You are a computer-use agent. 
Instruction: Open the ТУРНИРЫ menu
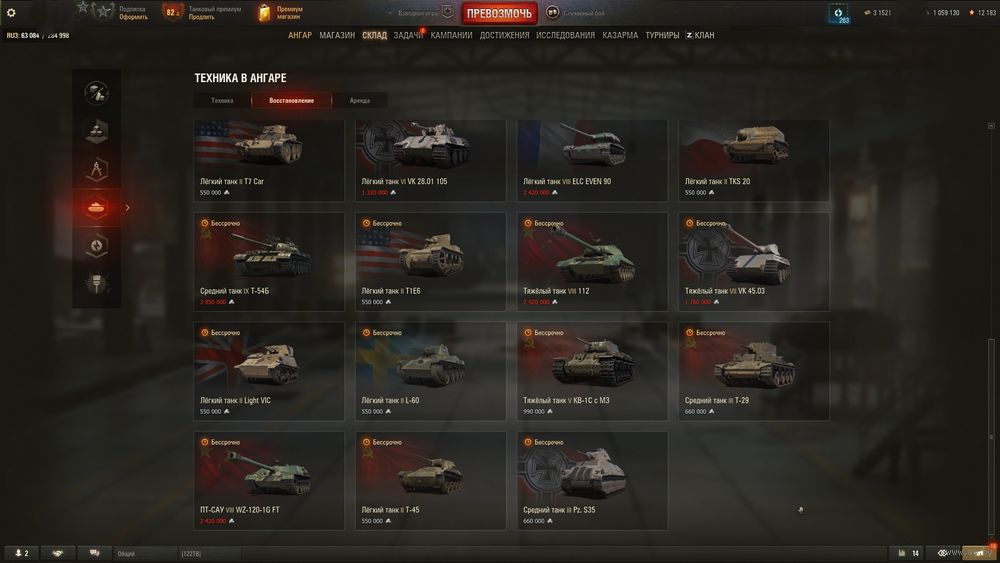coord(662,35)
